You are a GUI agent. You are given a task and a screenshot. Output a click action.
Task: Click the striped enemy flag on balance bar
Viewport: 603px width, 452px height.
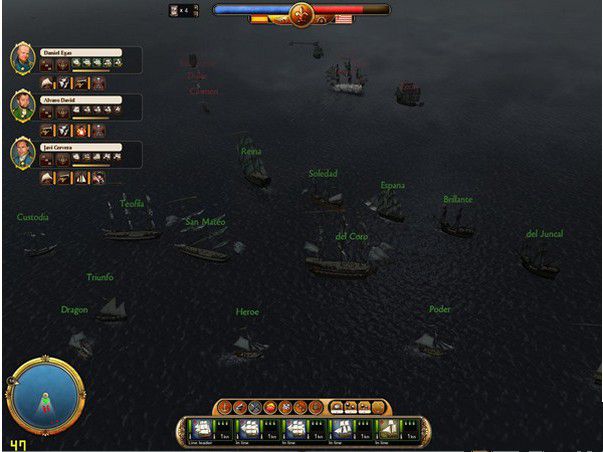344,19
